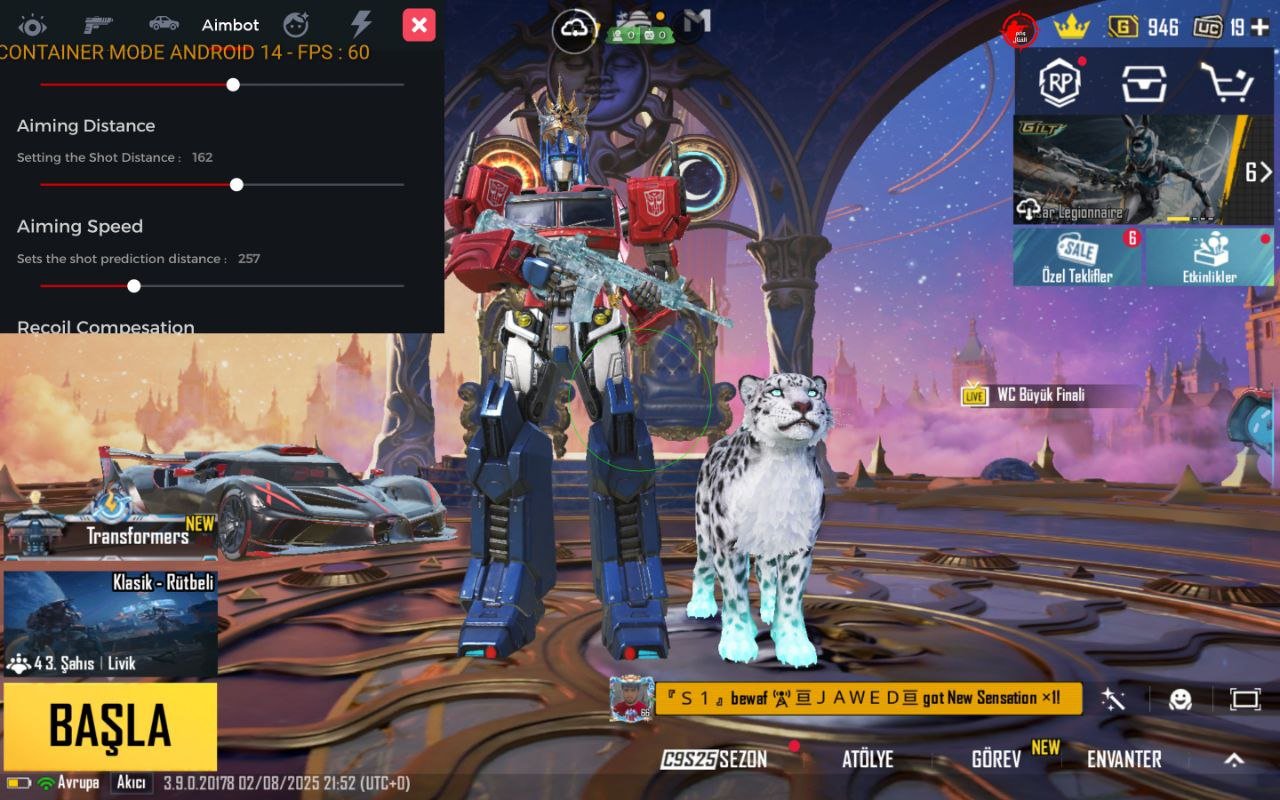Open the Etkinlikler events panel
The width and height of the screenshot is (1280, 800).
click(1209, 257)
